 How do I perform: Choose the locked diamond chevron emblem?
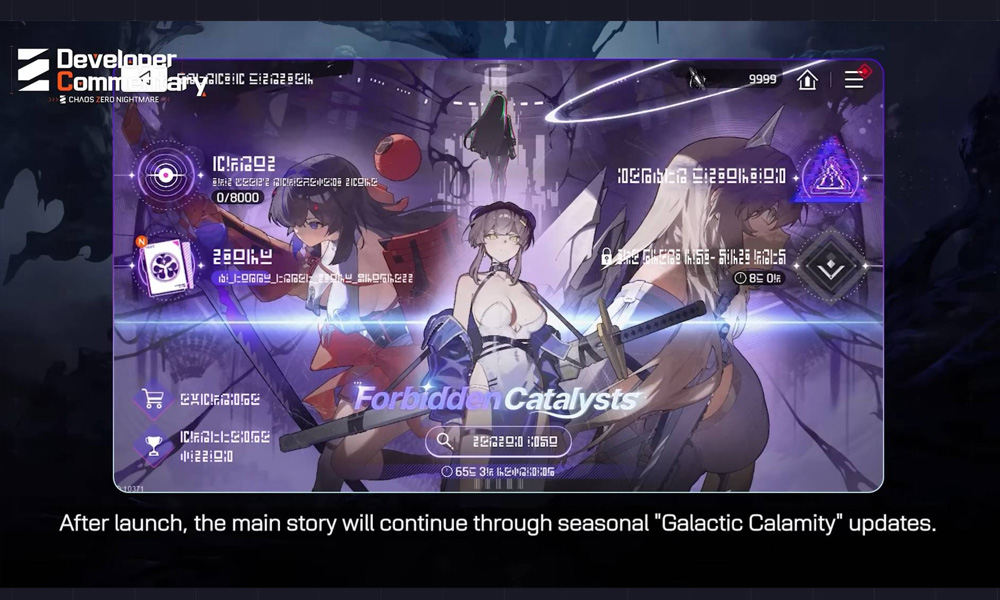click(830, 265)
